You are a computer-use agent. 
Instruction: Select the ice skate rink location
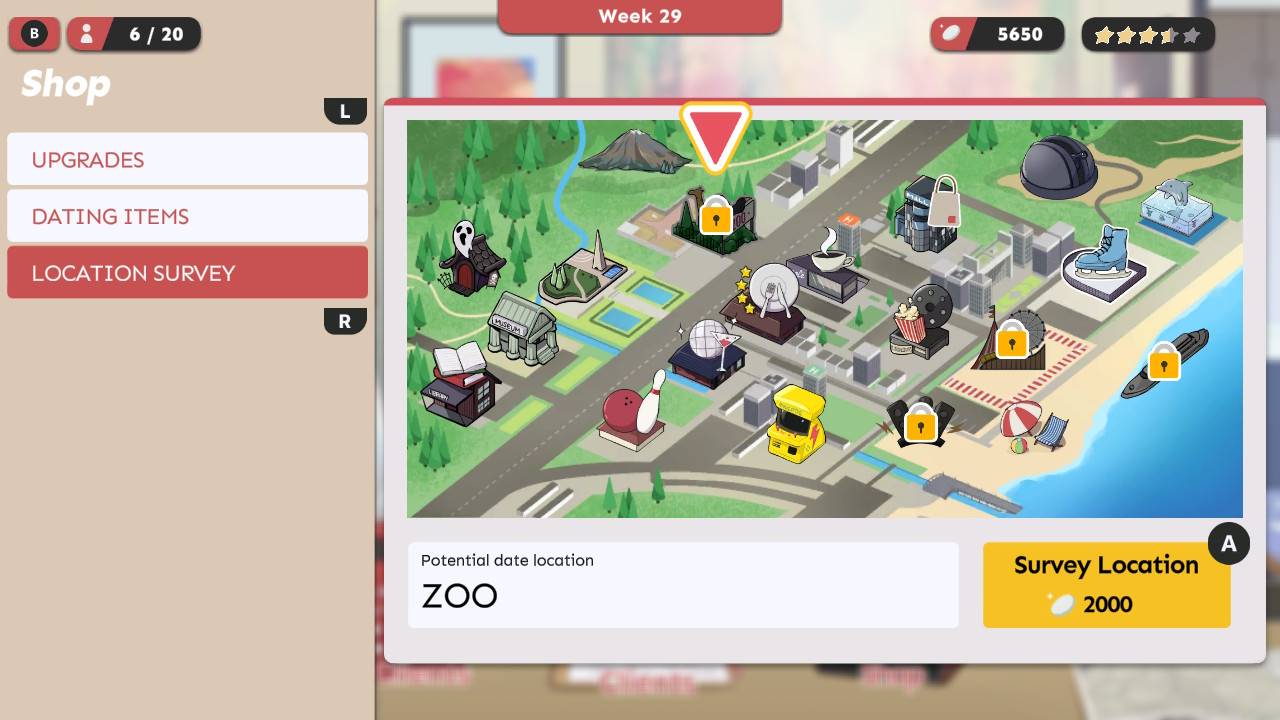pos(1103,262)
